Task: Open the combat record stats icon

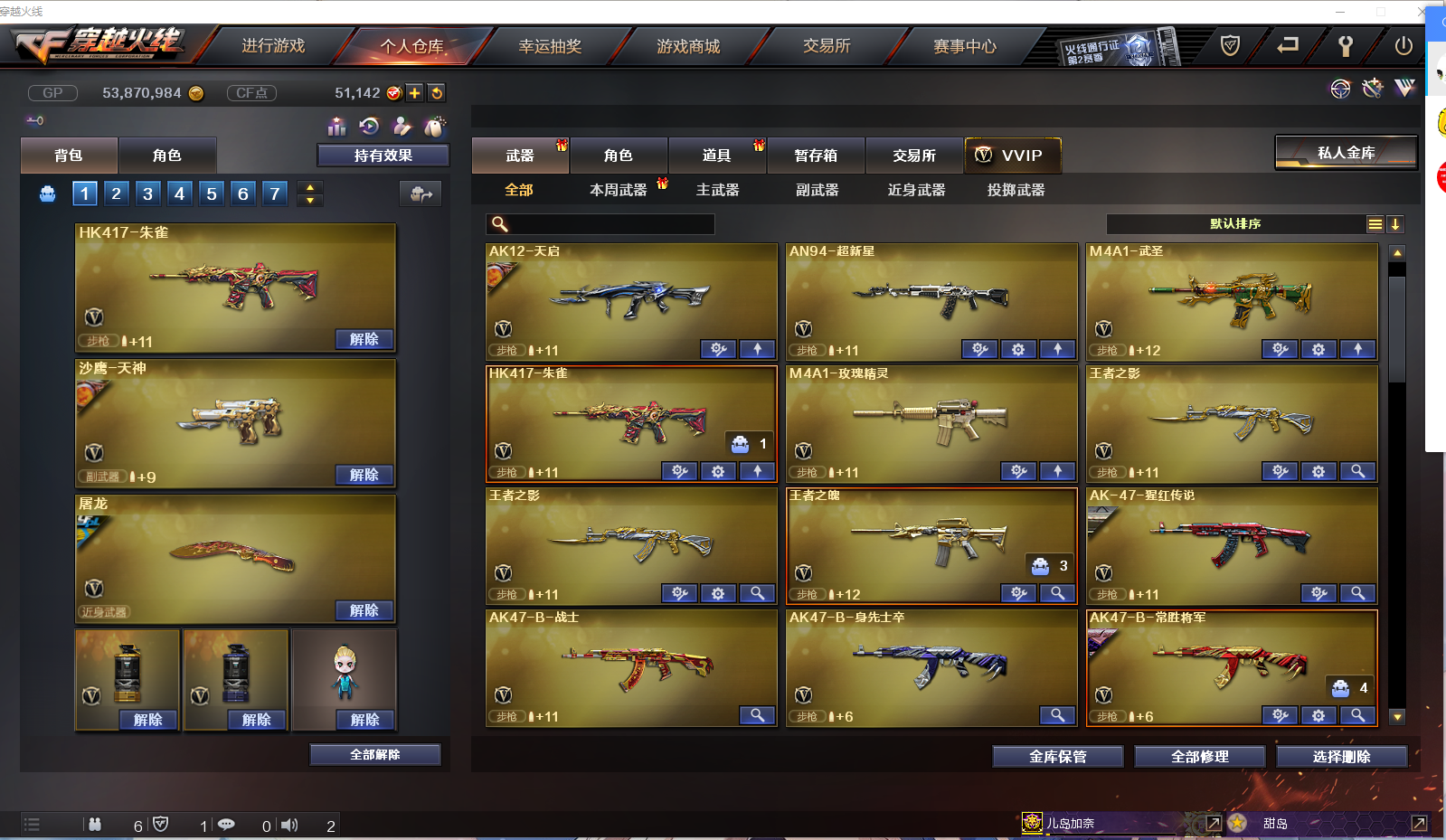Action: click(336, 127)
